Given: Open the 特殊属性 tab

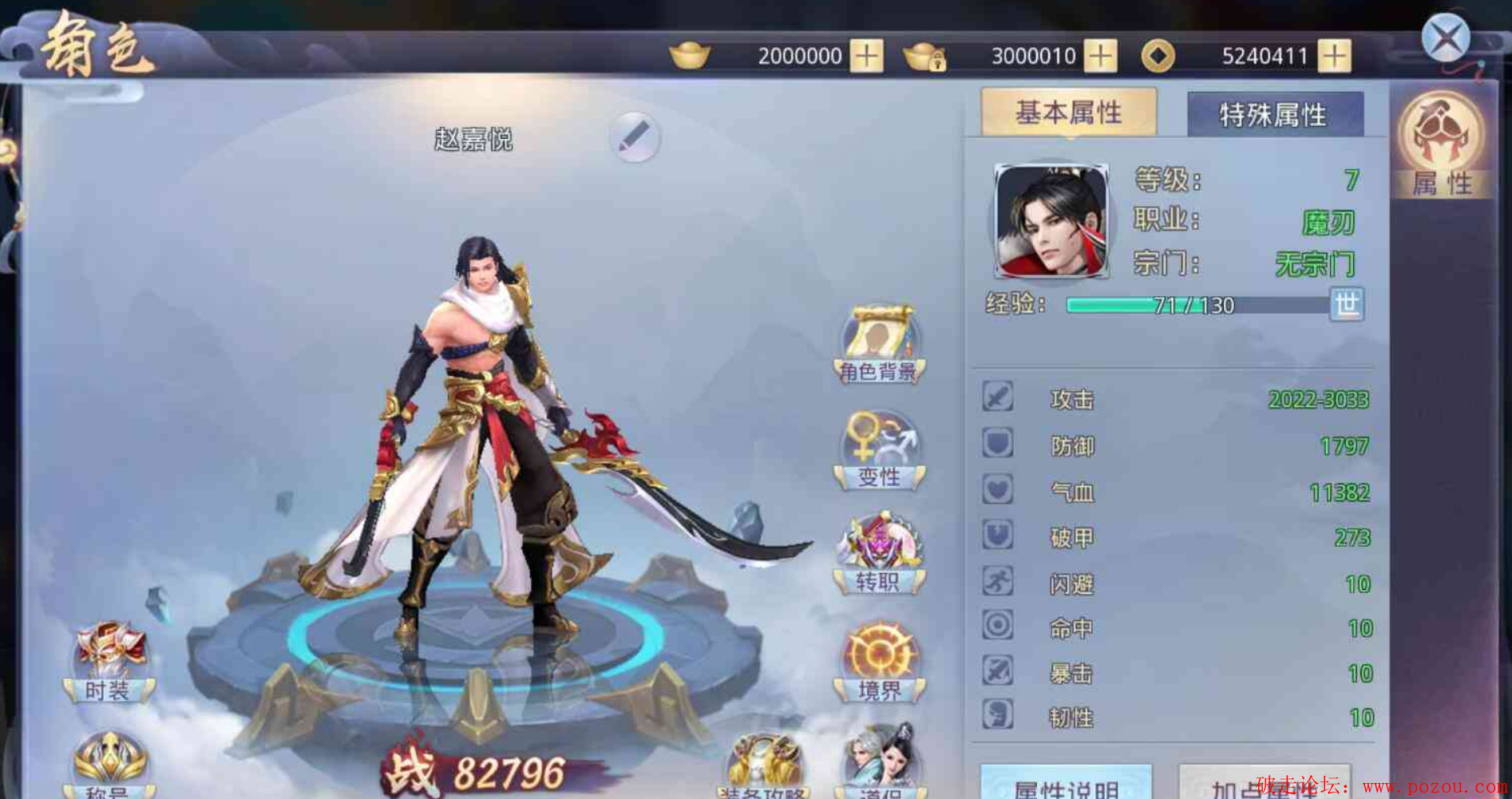Looking at the screenshot, I should pyautogui.click(x=1274, y=115).
